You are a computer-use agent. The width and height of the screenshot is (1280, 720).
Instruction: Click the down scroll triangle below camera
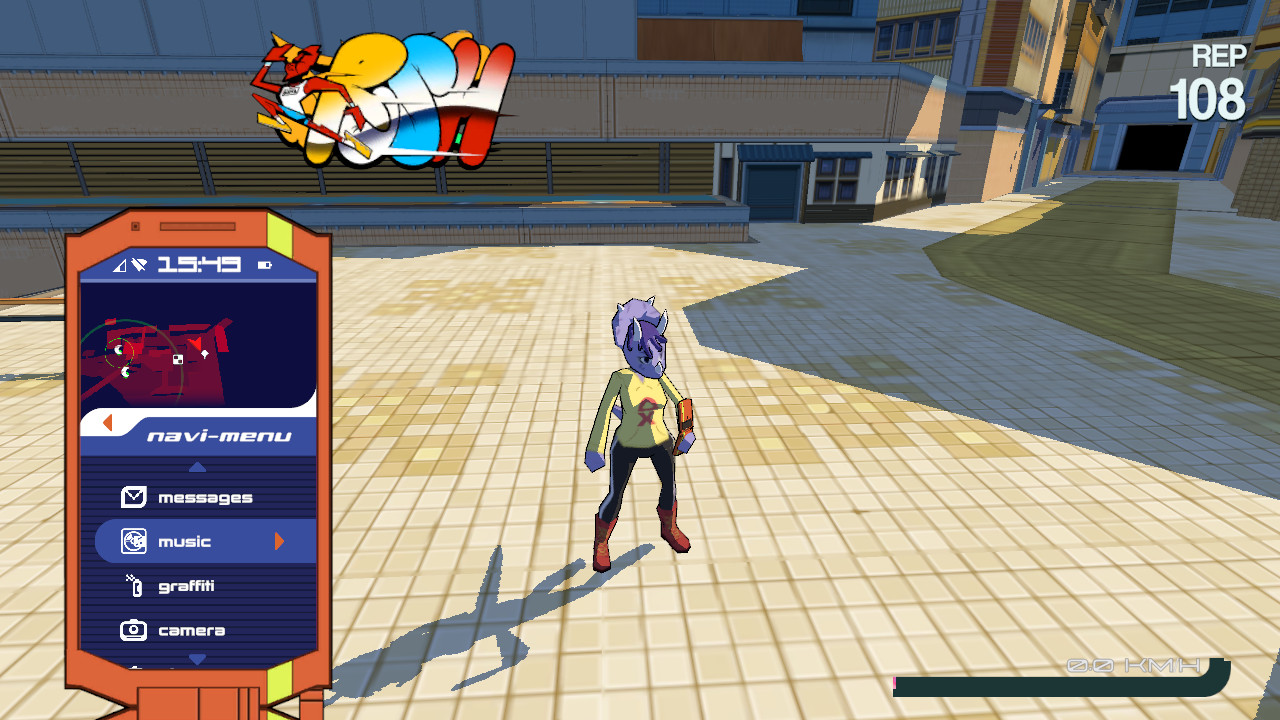pyautogui.click(x=197, y=658)
